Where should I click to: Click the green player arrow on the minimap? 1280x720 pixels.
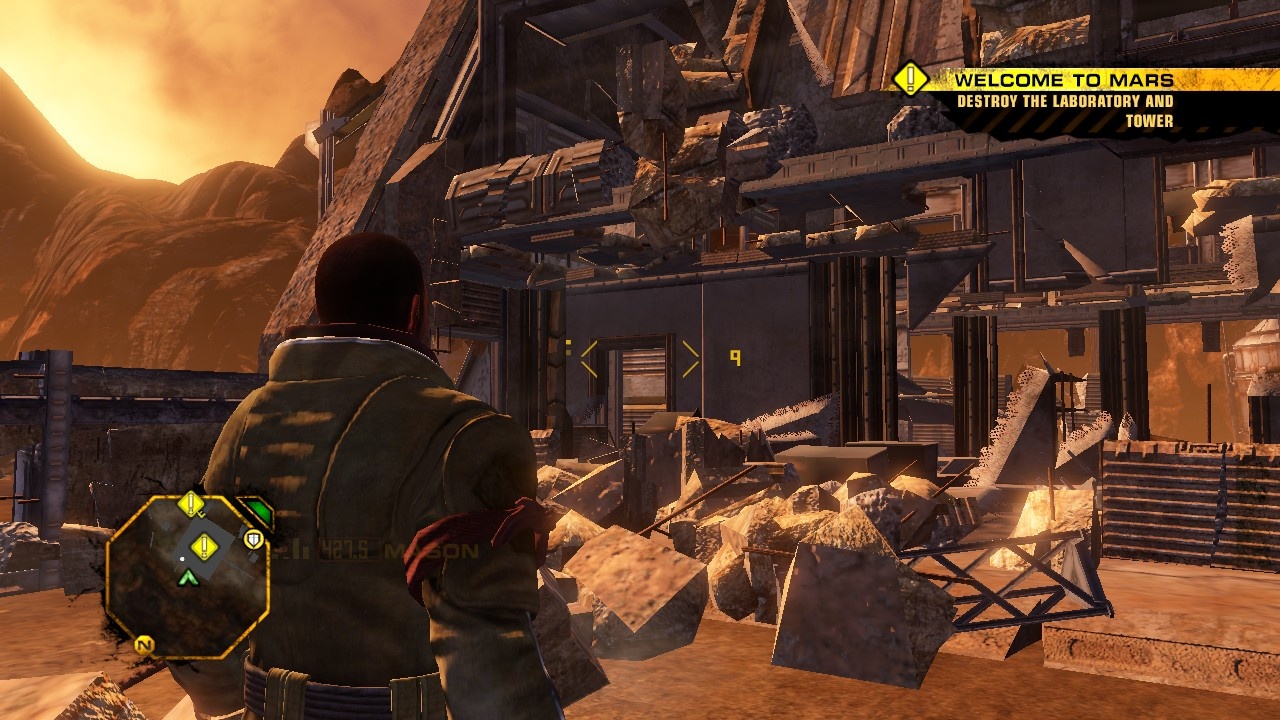187,577
